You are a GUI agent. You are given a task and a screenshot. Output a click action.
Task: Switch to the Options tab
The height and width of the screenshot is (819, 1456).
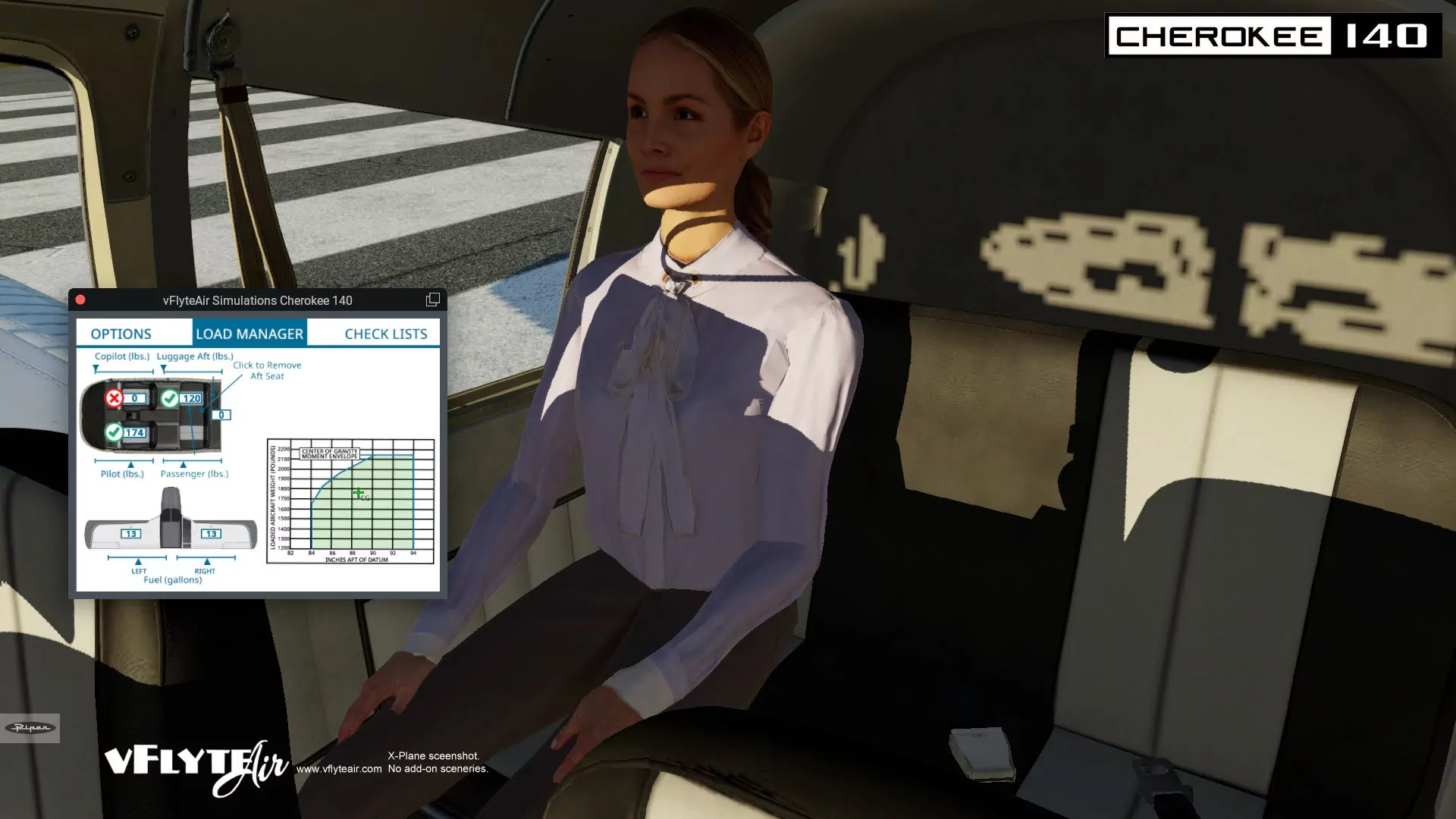click(x=121, y=334)
